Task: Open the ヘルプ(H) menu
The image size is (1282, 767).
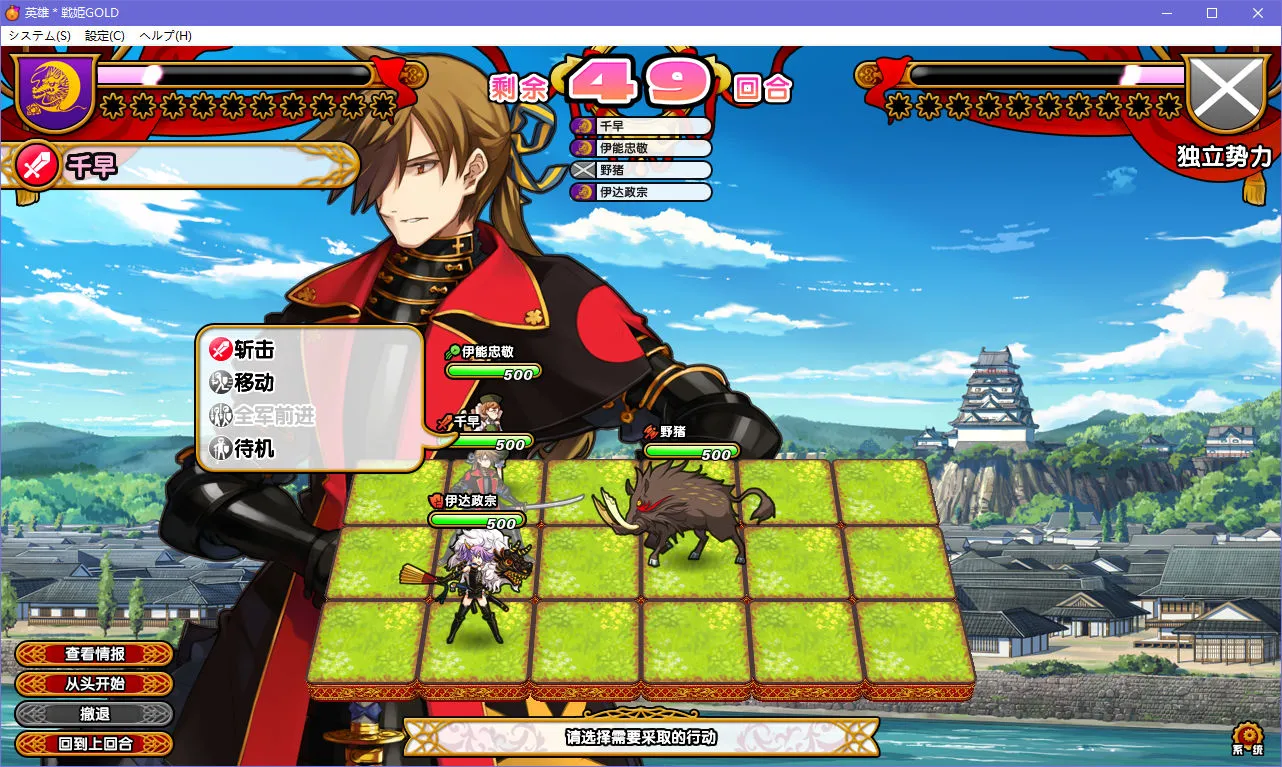Action: coord(166,36)
